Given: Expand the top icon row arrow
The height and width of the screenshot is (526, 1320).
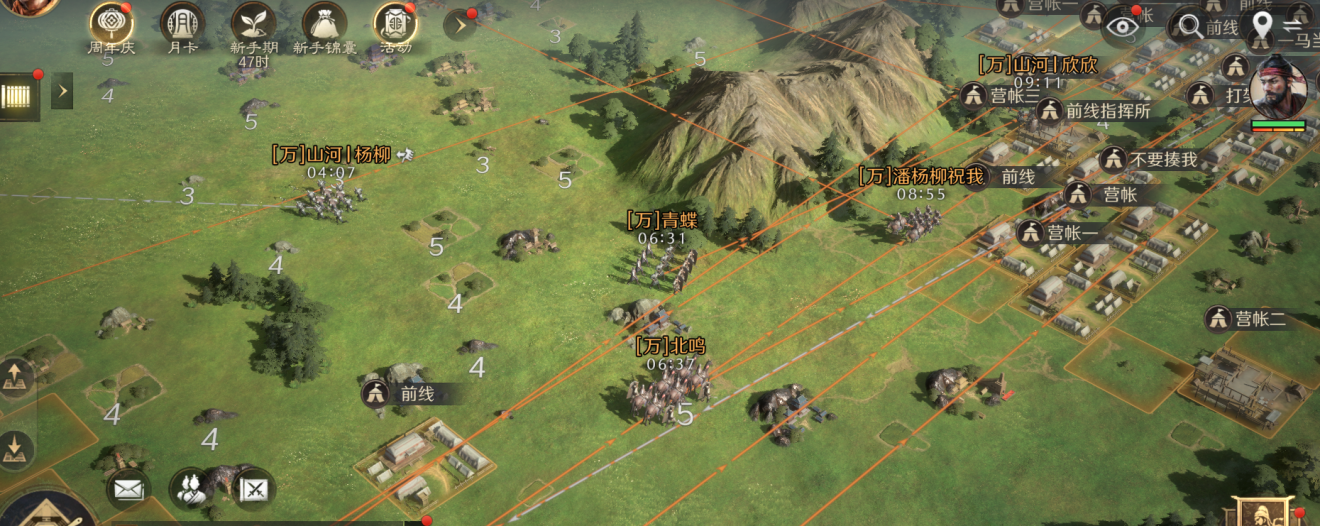Looking at the screenshot, I should pyautogui.click(x=460, y=24).
